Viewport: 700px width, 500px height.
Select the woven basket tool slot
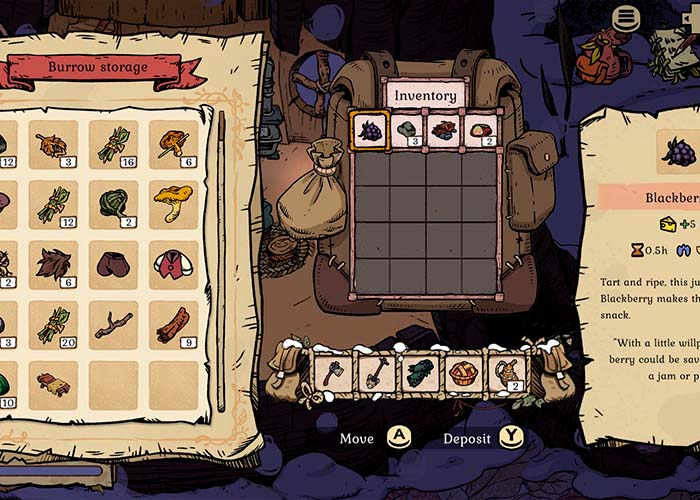pyautogui.click(x=461, y=372)
